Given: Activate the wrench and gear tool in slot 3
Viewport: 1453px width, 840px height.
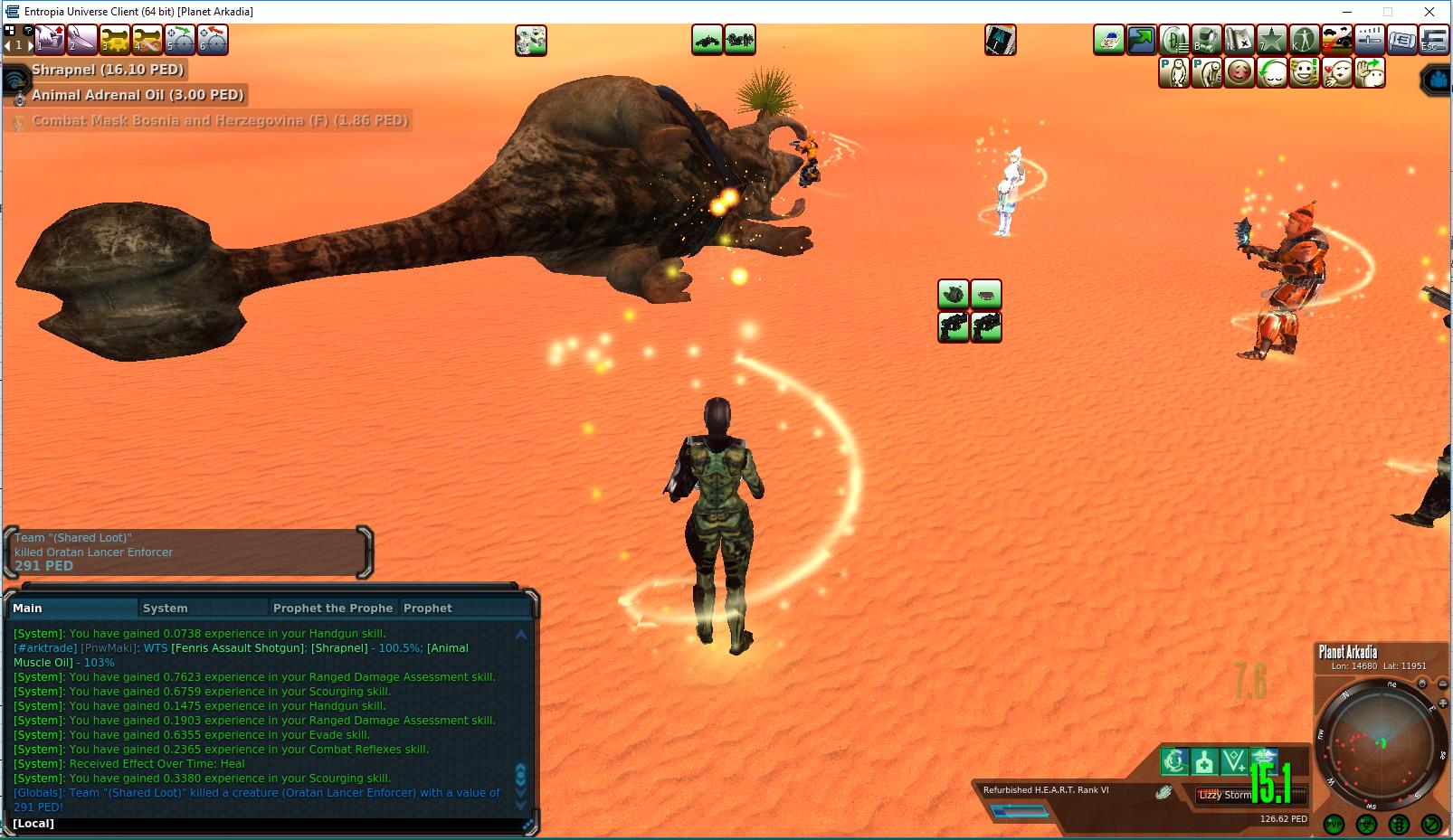Looking at the screenshot, I should click(x=115, y=40).
